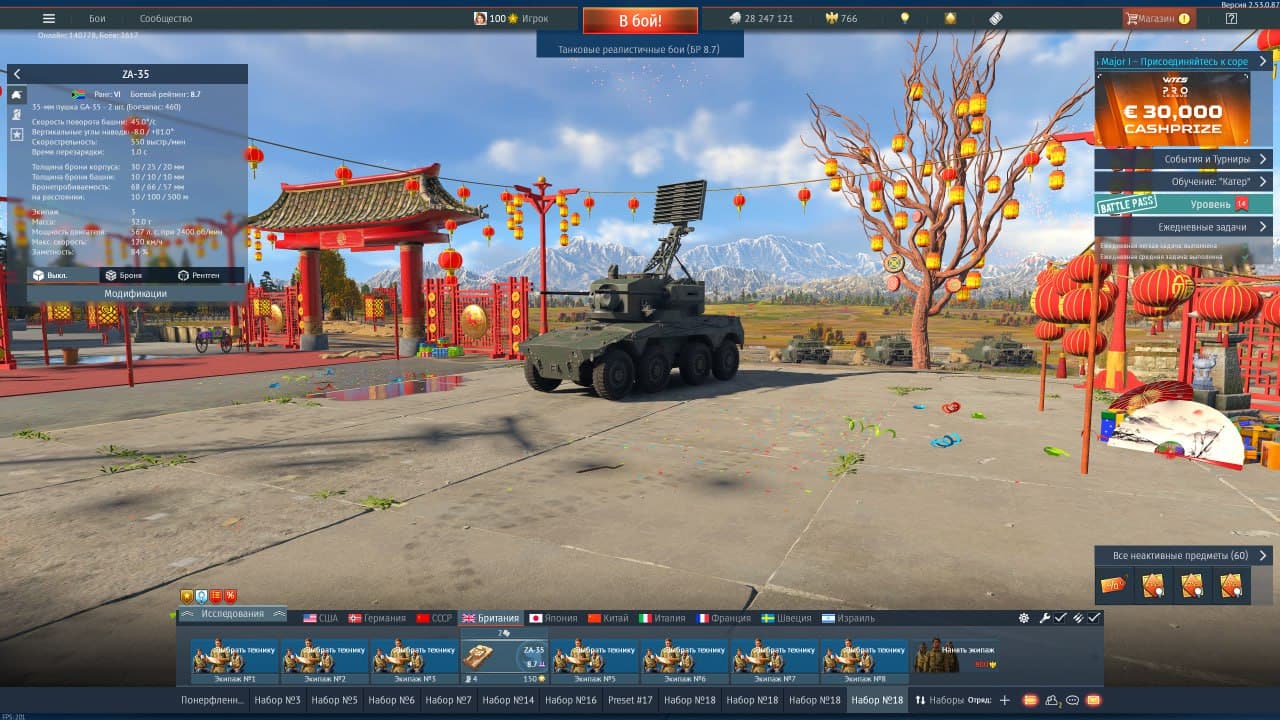
Task: Open the envelope messages icon in the bottom-right
Action: (x=1092, y=700)
